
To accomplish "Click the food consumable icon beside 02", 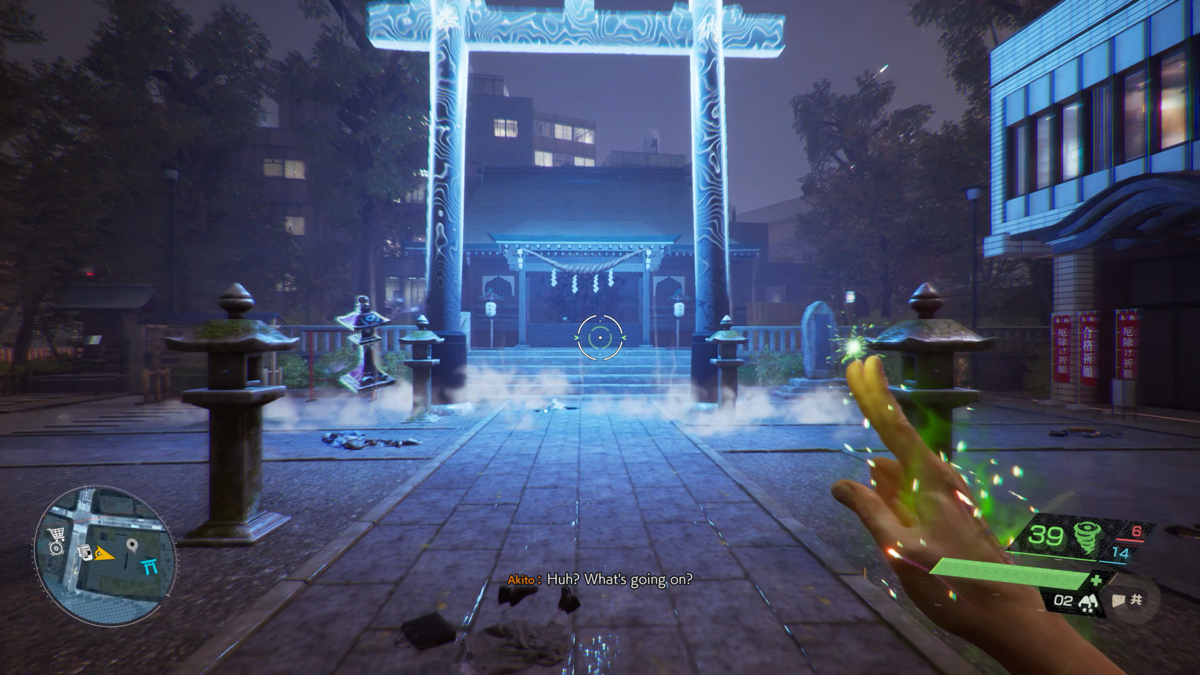I will coord(1085,602).
